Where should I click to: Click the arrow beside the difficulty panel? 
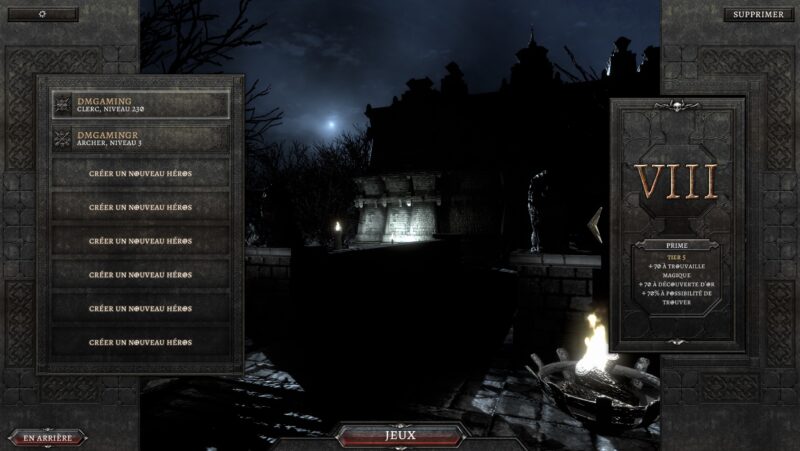pos(595,225)
